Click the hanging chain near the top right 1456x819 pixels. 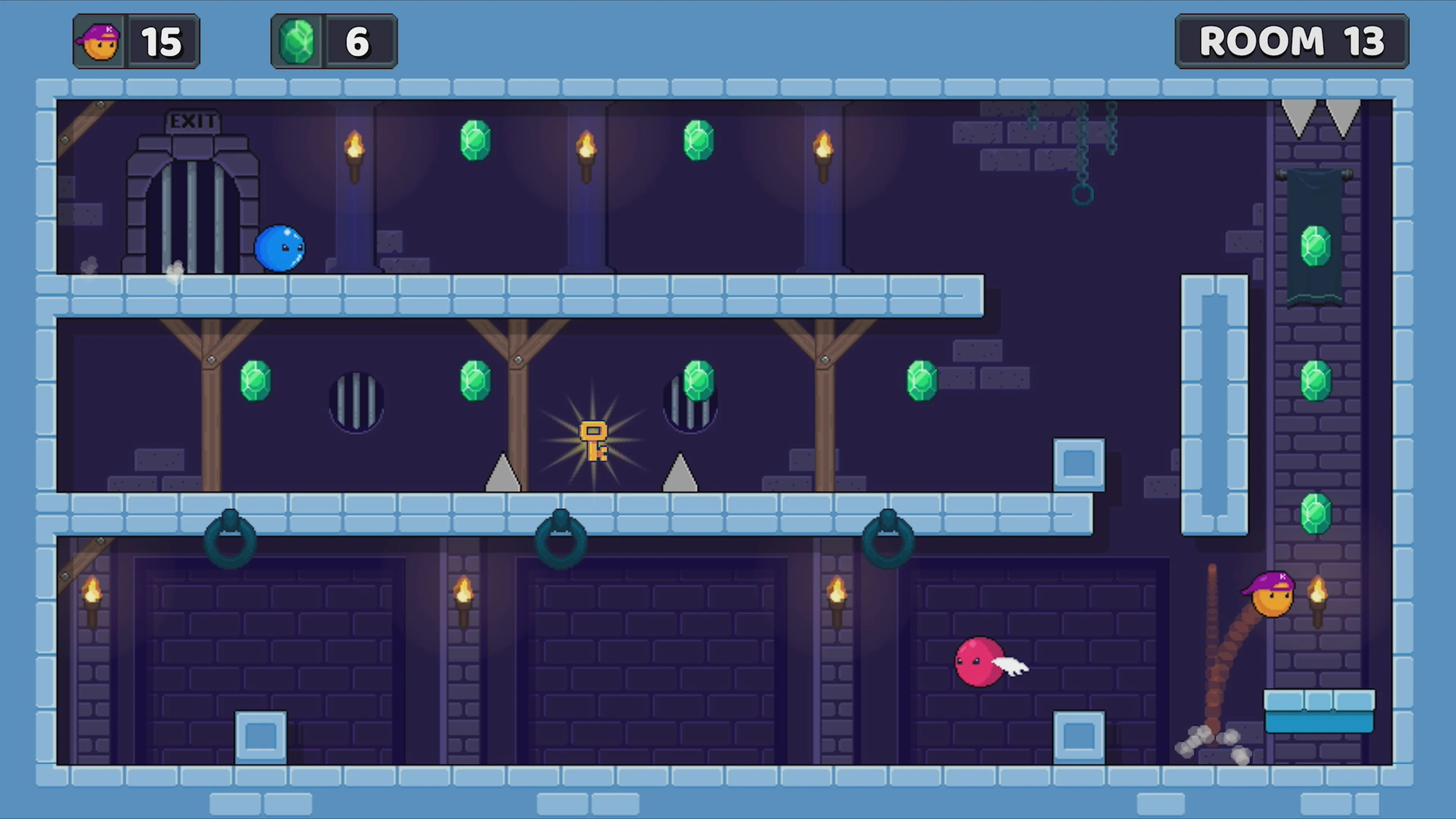point(1083,152)
